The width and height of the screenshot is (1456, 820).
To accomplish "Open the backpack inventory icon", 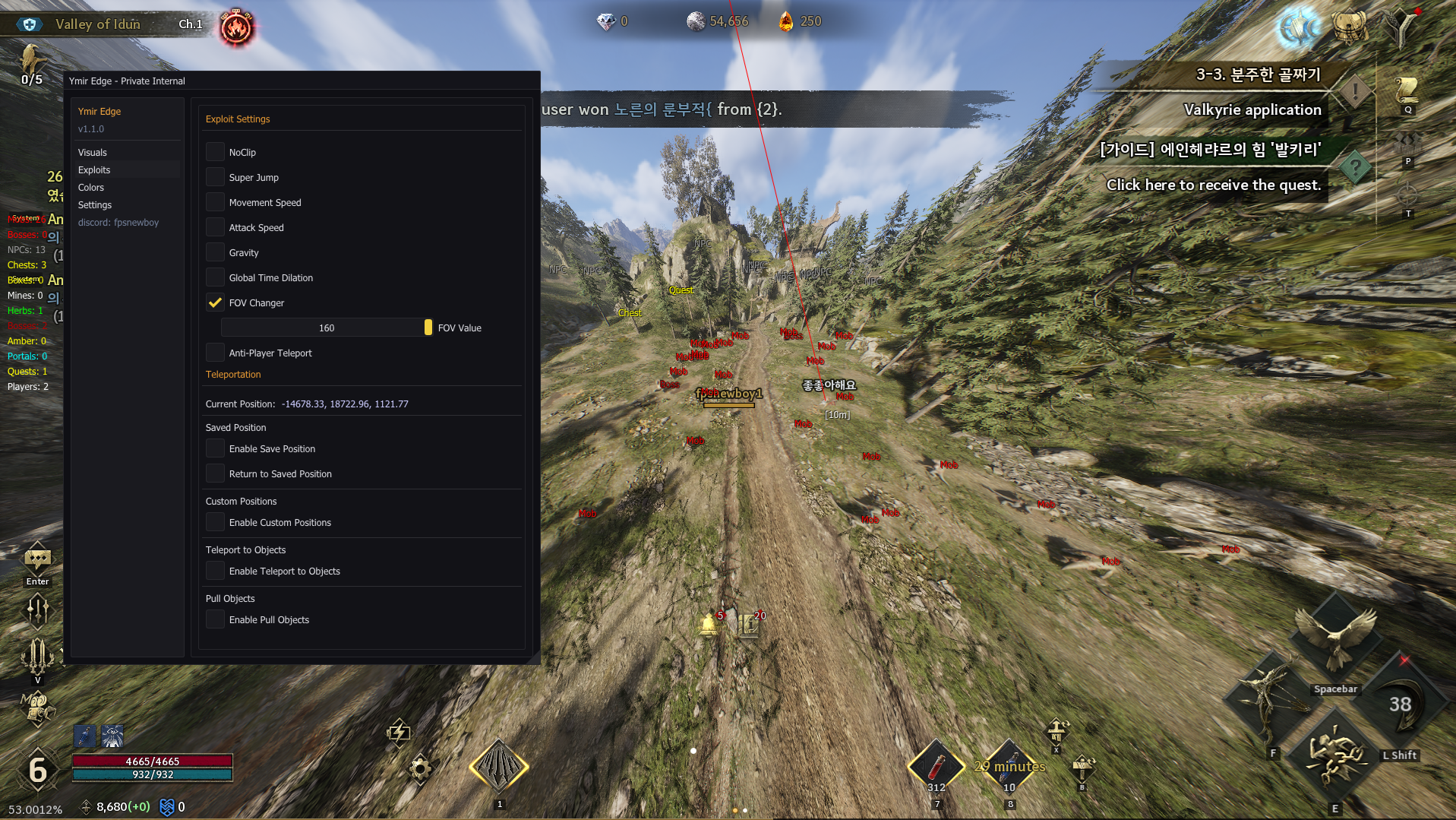I will coord(1350,27).
